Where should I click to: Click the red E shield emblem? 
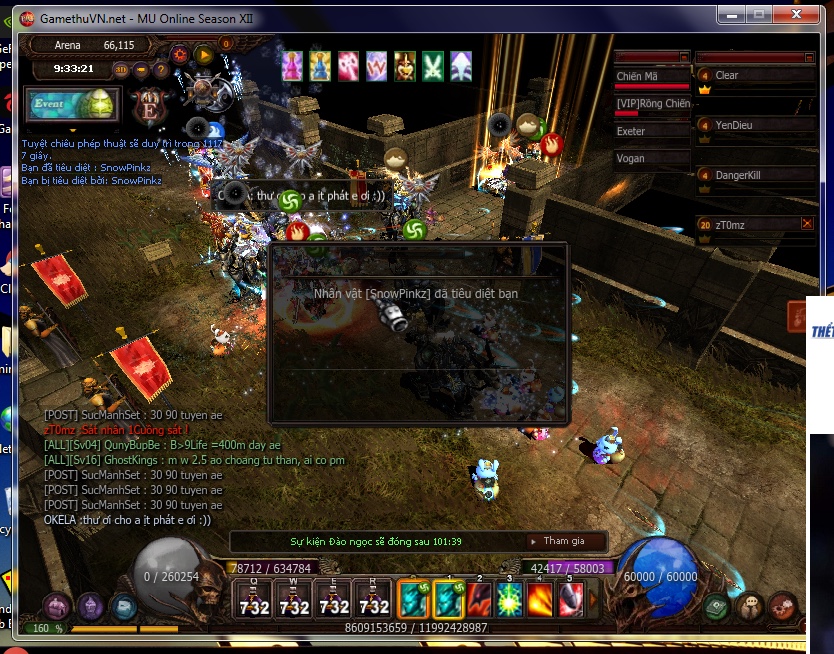[x=150, y=105]
